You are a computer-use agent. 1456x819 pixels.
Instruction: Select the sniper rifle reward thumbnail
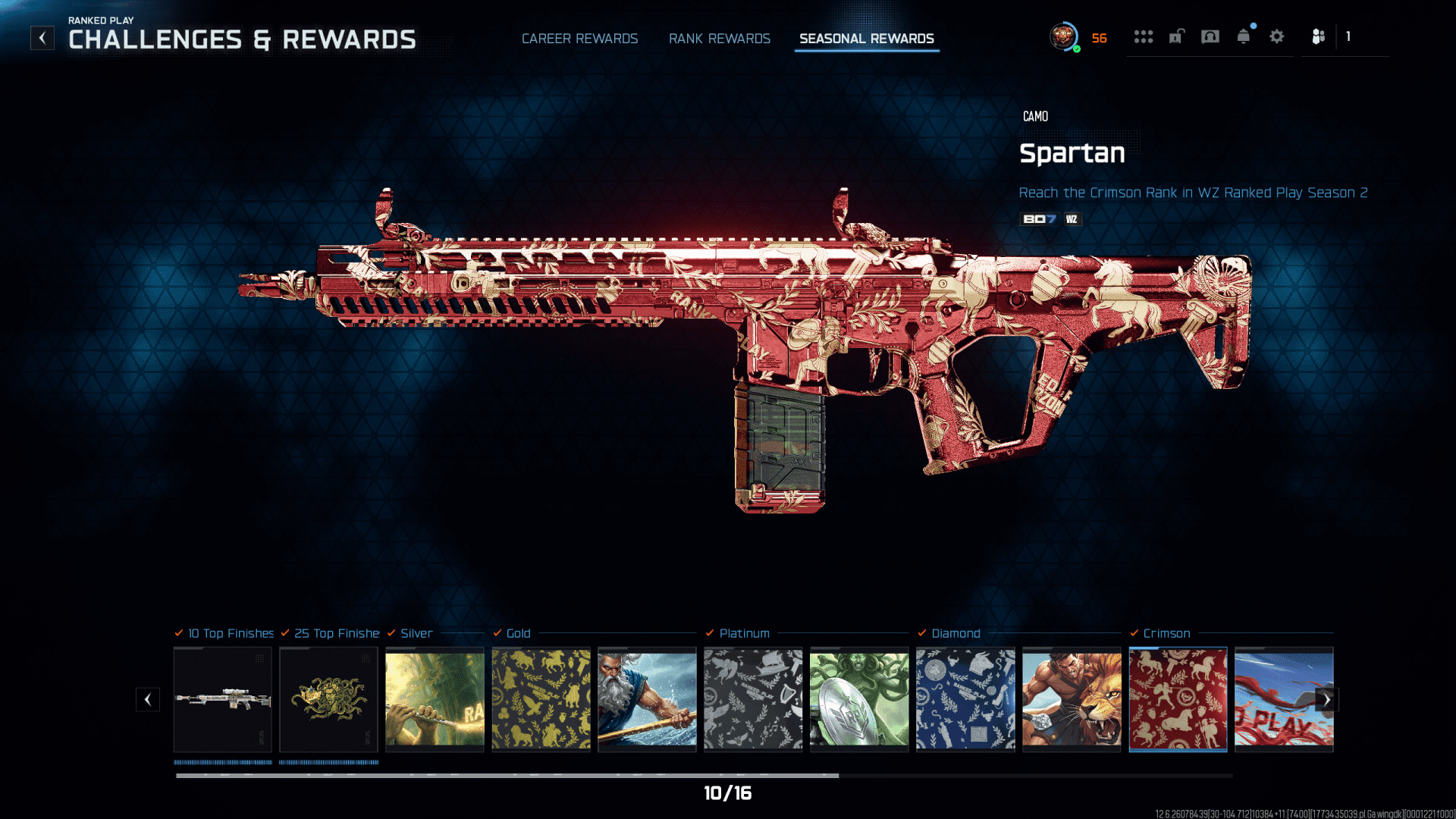point(222,698)
